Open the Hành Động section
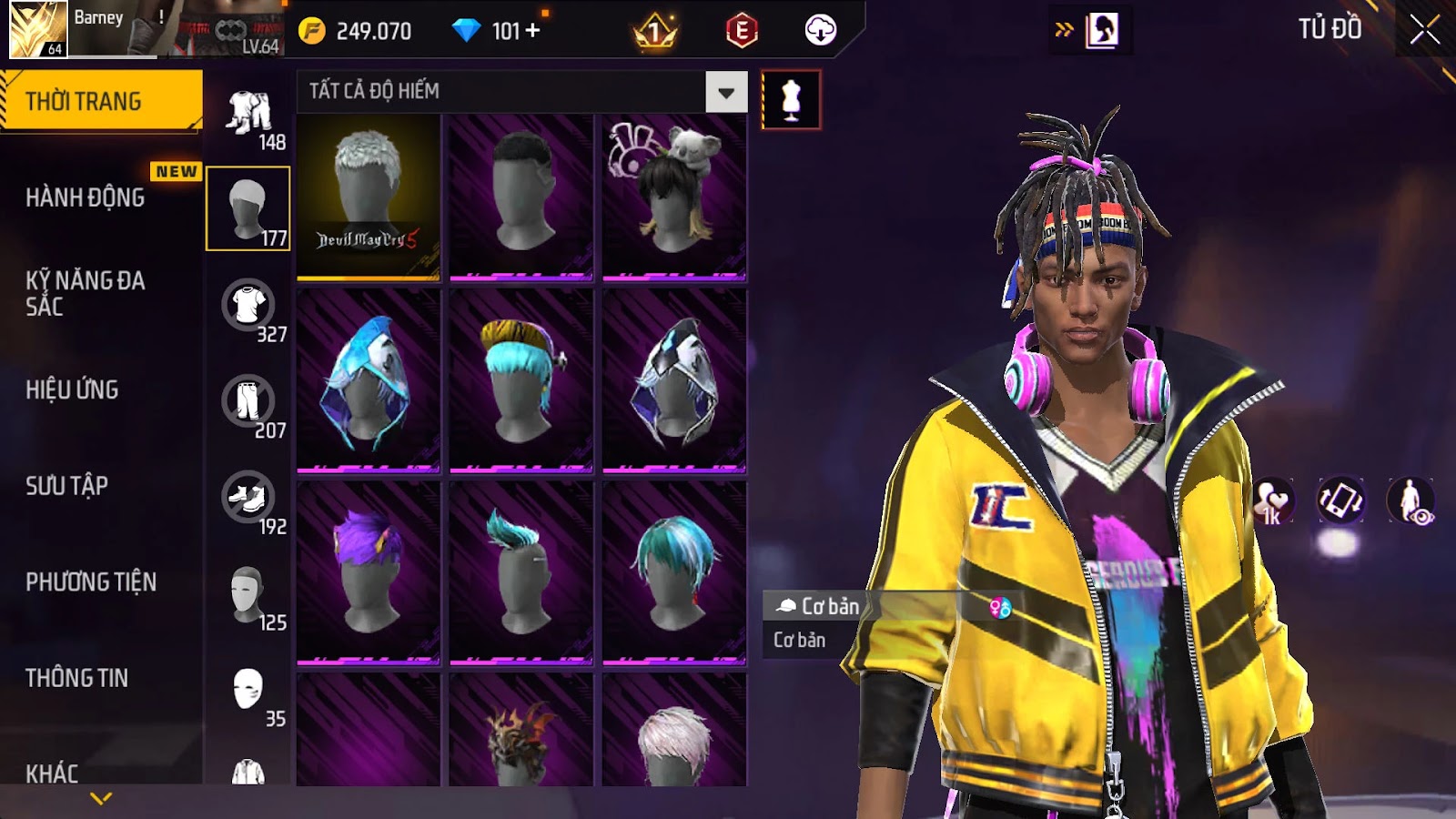1456x819 pixels. 86,197
